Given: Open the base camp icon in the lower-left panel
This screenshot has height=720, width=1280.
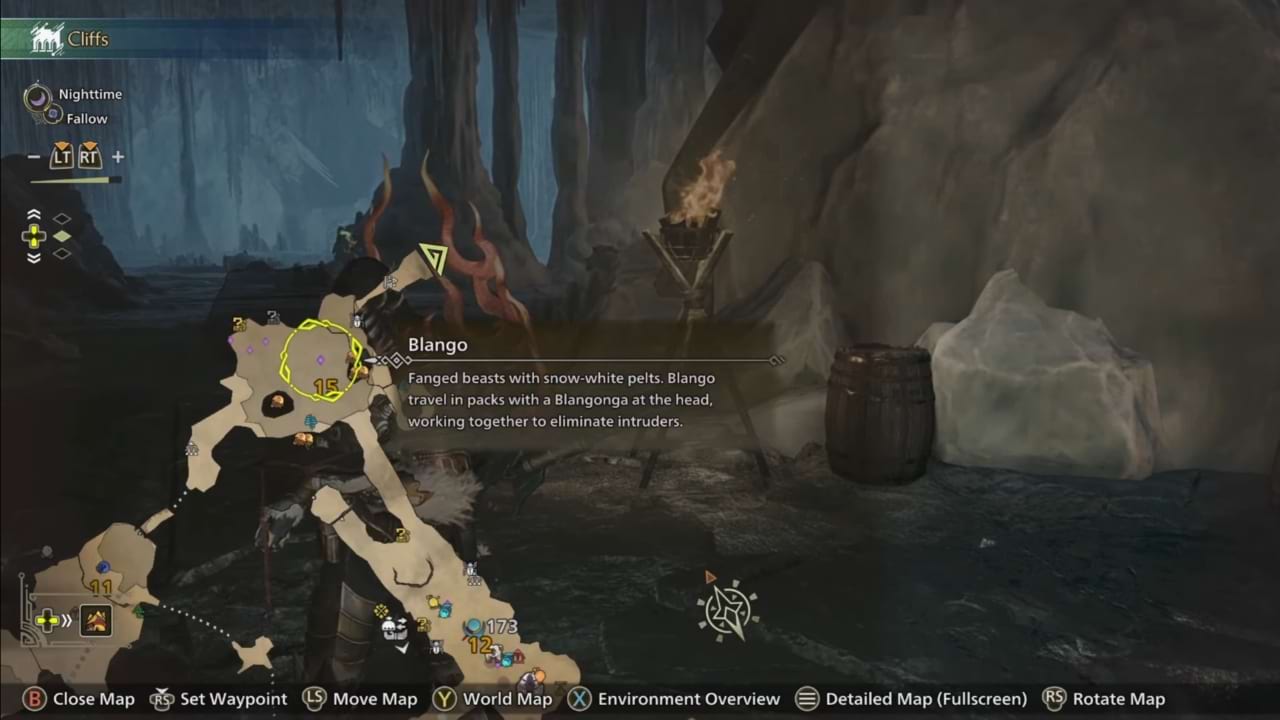Looking at the screenshot, I should pyautogui.click(x=96, y=621).
